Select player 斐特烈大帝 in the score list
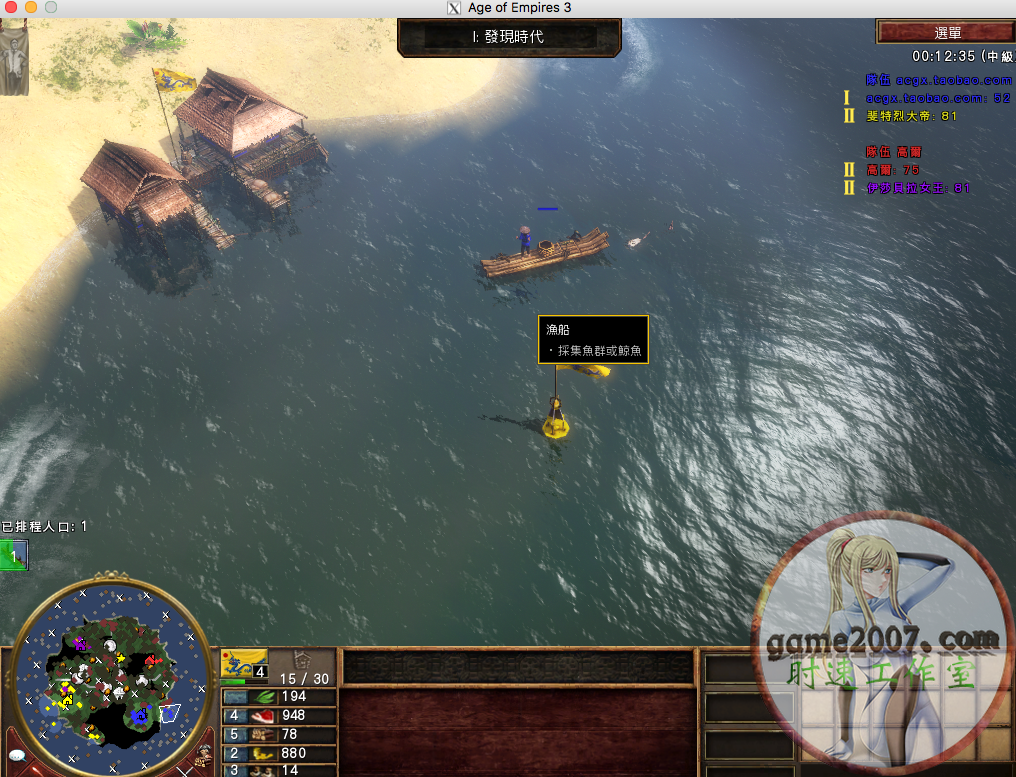The height and width of the screenshot is (777, 1016). coord(911,116)
